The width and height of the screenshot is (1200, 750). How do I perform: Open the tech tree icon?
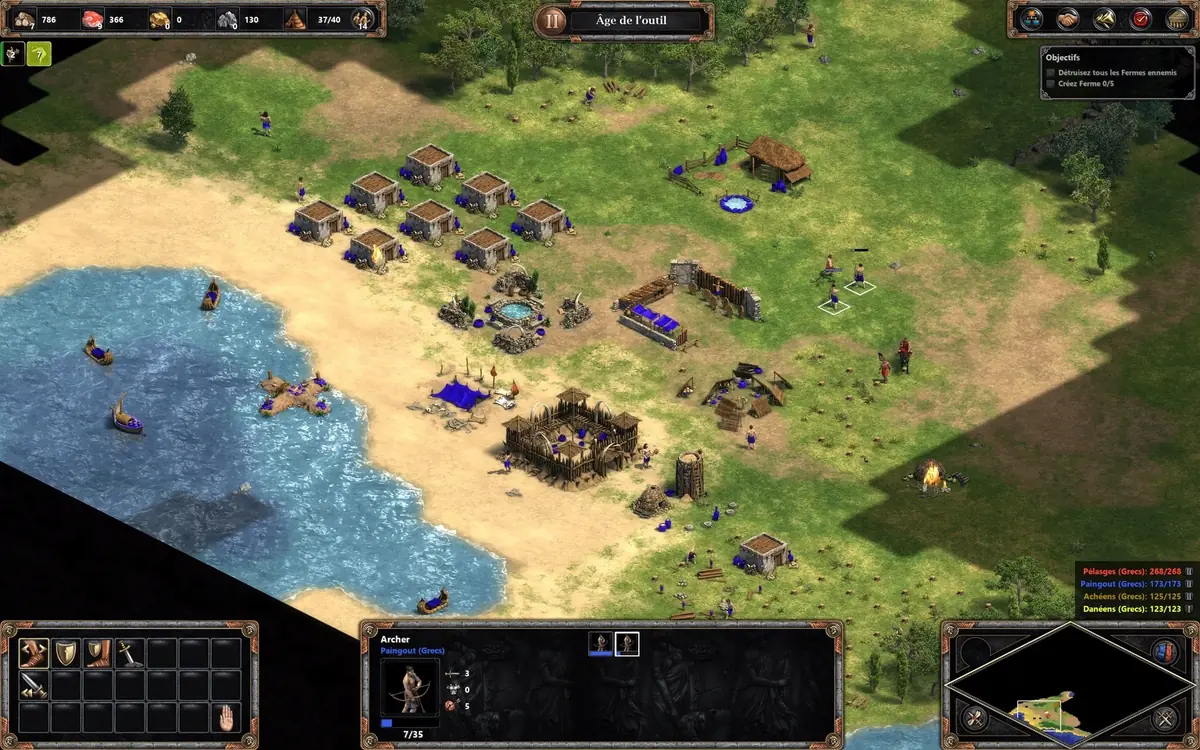coord(1029,19)
